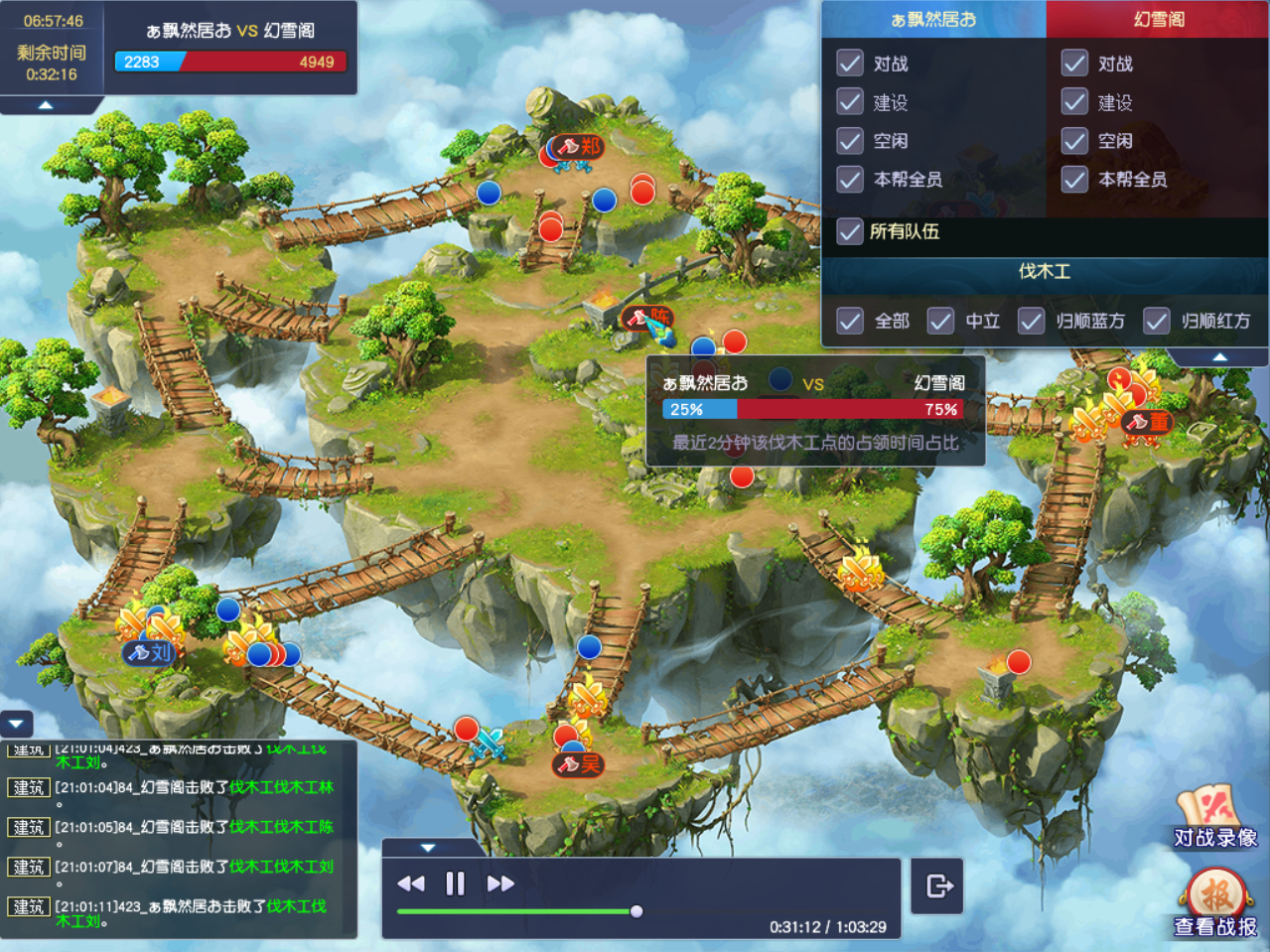Toggle the 中立 woodcutter filter
Screen dimensions: 1270x952
click(x=940, y=322)
